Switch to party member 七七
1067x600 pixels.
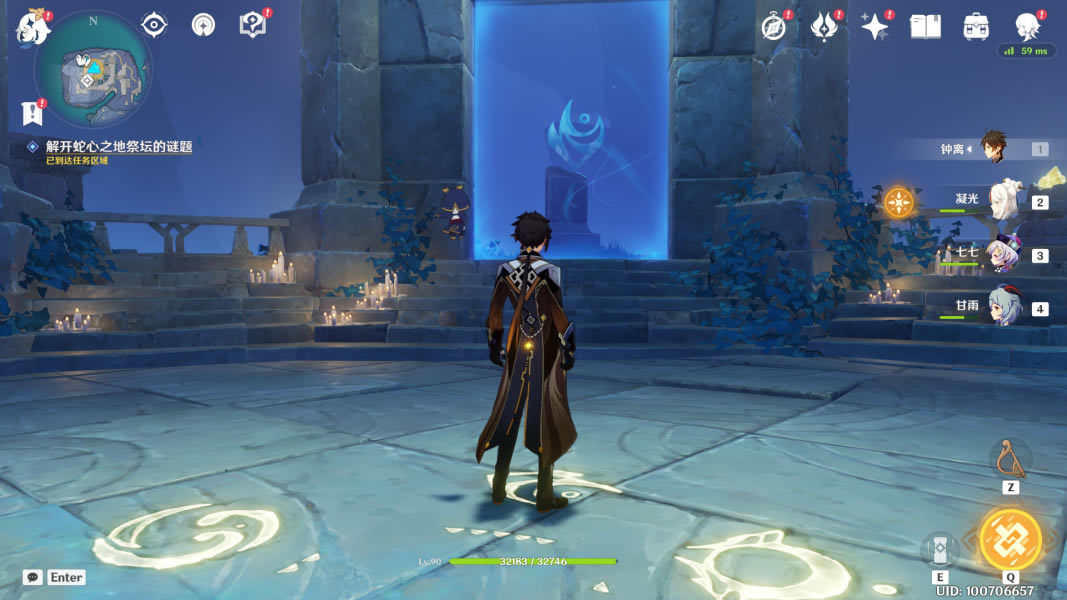click(1001, 255)
